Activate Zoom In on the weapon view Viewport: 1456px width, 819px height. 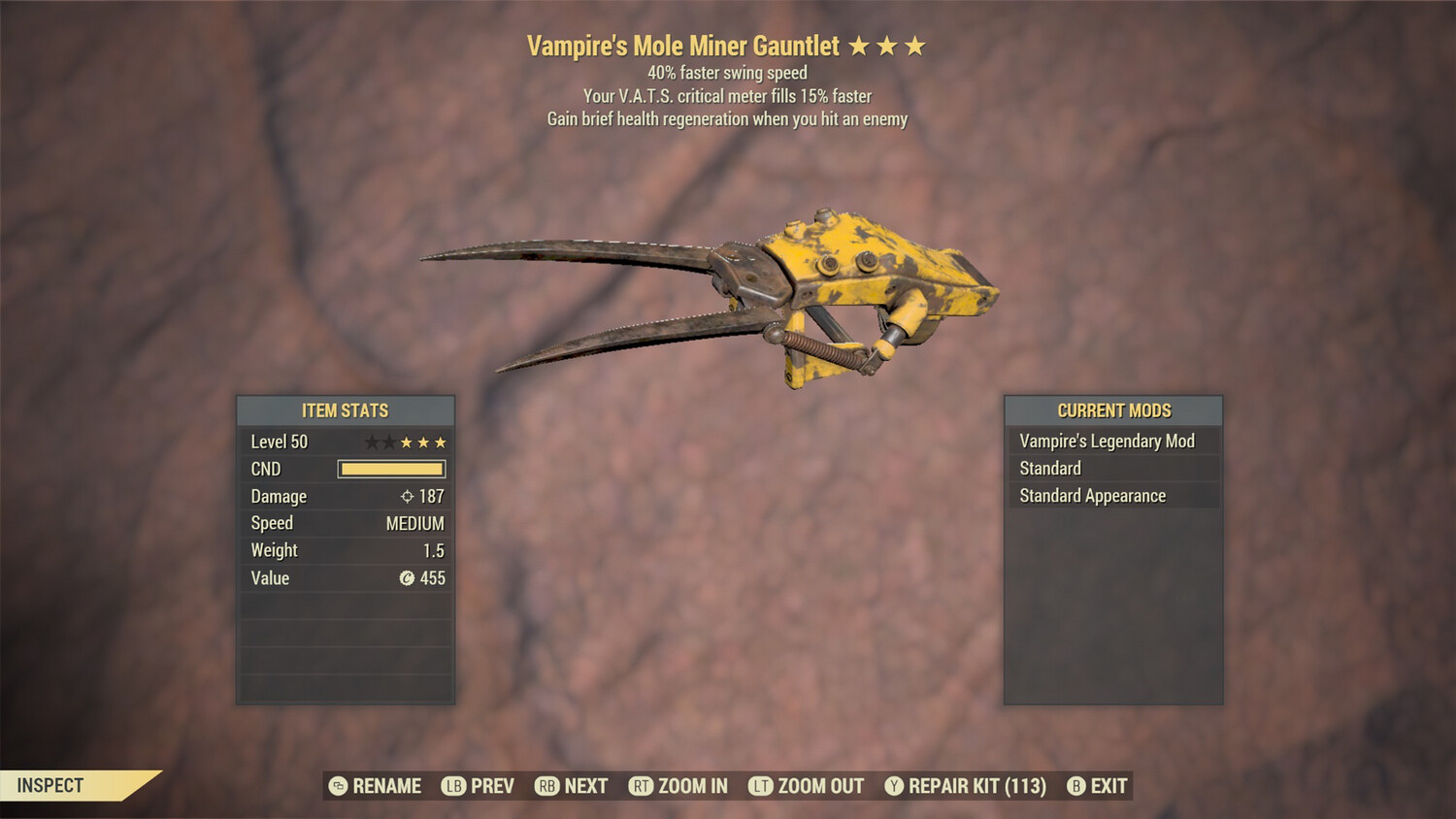(x=678, y=786)
